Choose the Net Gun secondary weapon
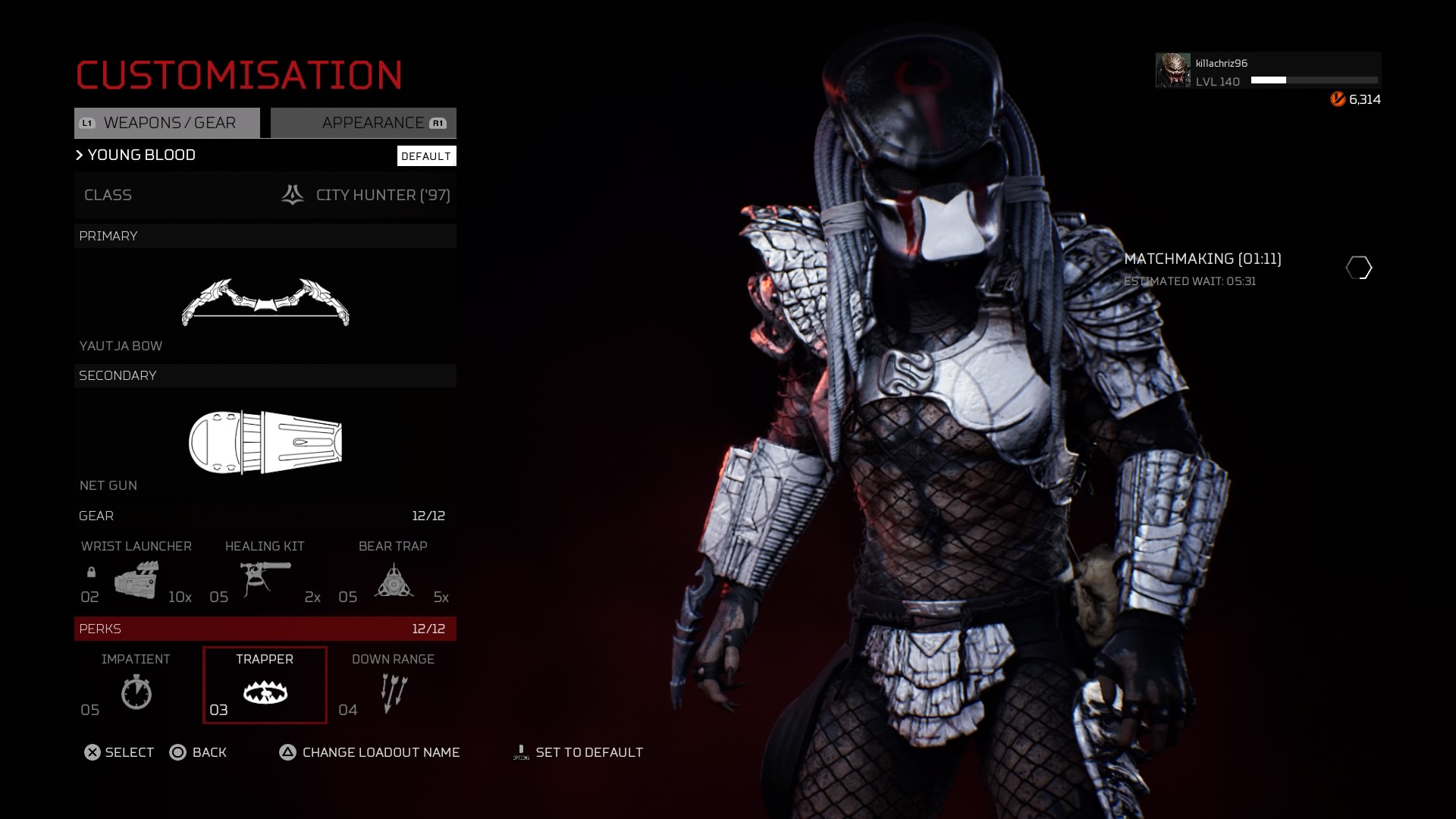The width and height of the screenshot is (1456, 819). (265, 443)
